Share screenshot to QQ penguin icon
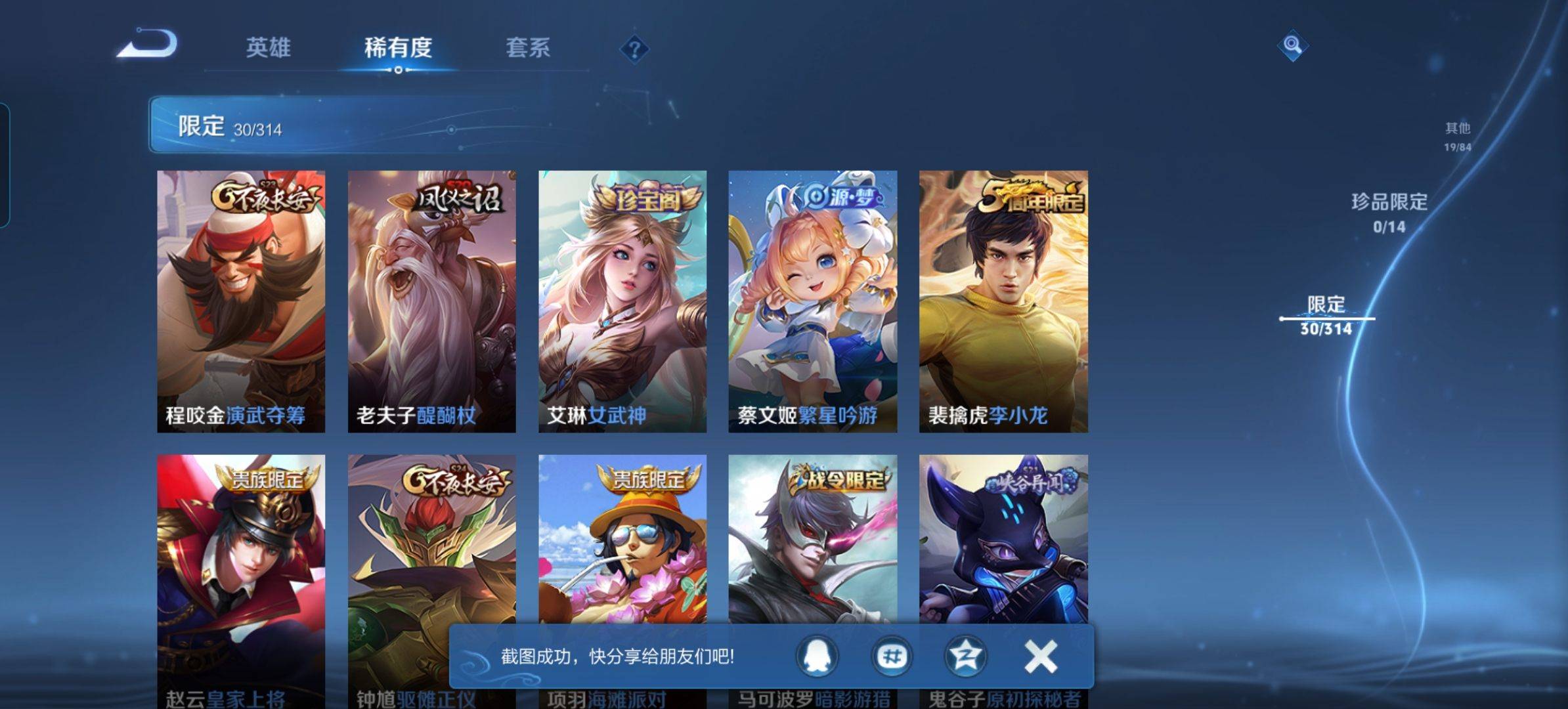The height and width of the screenshot is (709, 1568). (817, 655)
